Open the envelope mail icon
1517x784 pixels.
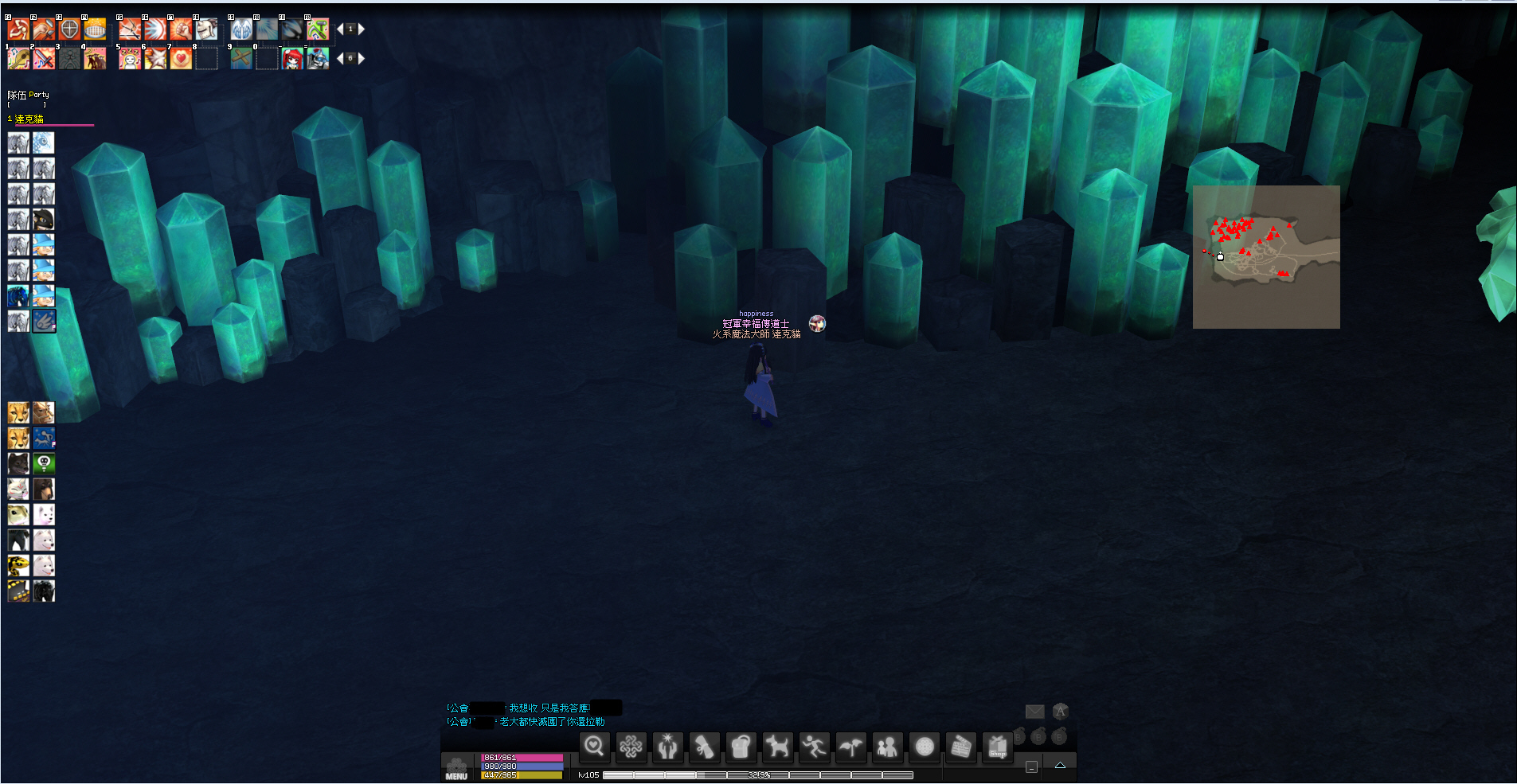pyautogui.click(x=1034, y=712)
